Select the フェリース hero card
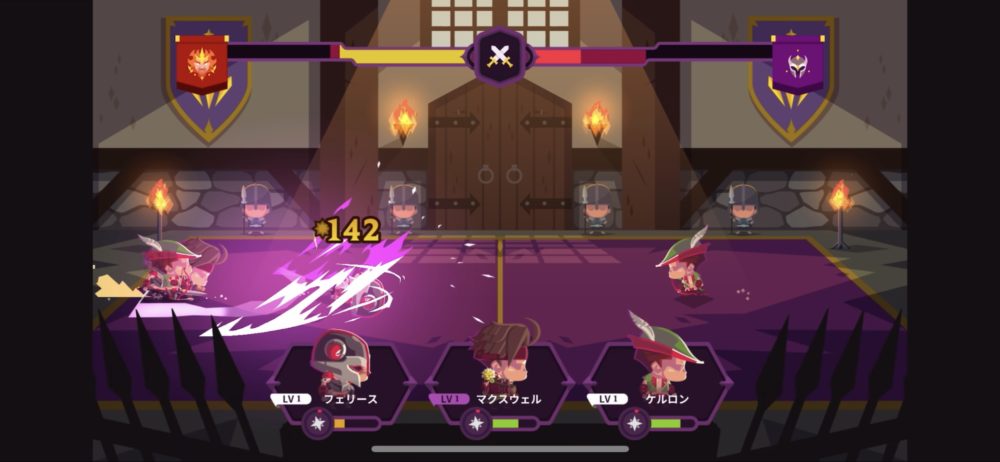This screenshot has height=462, width=1000. coord(340,372)
